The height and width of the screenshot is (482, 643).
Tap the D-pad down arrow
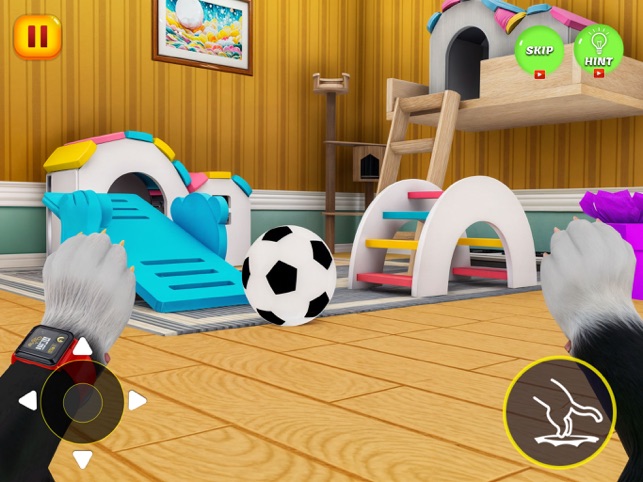click(x=83, y=458)
